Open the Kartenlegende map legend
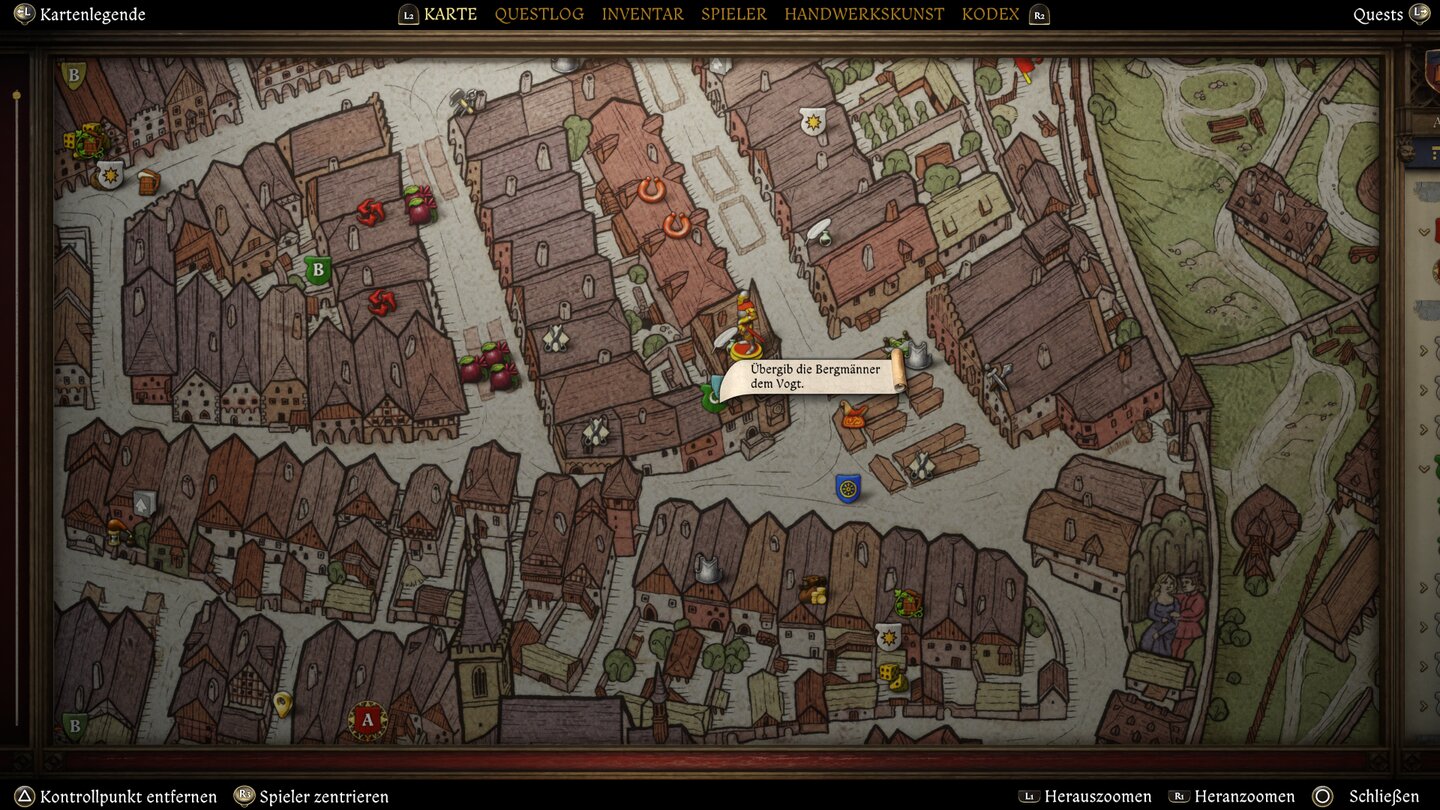 pyautogui.click(x=92, y=14)
